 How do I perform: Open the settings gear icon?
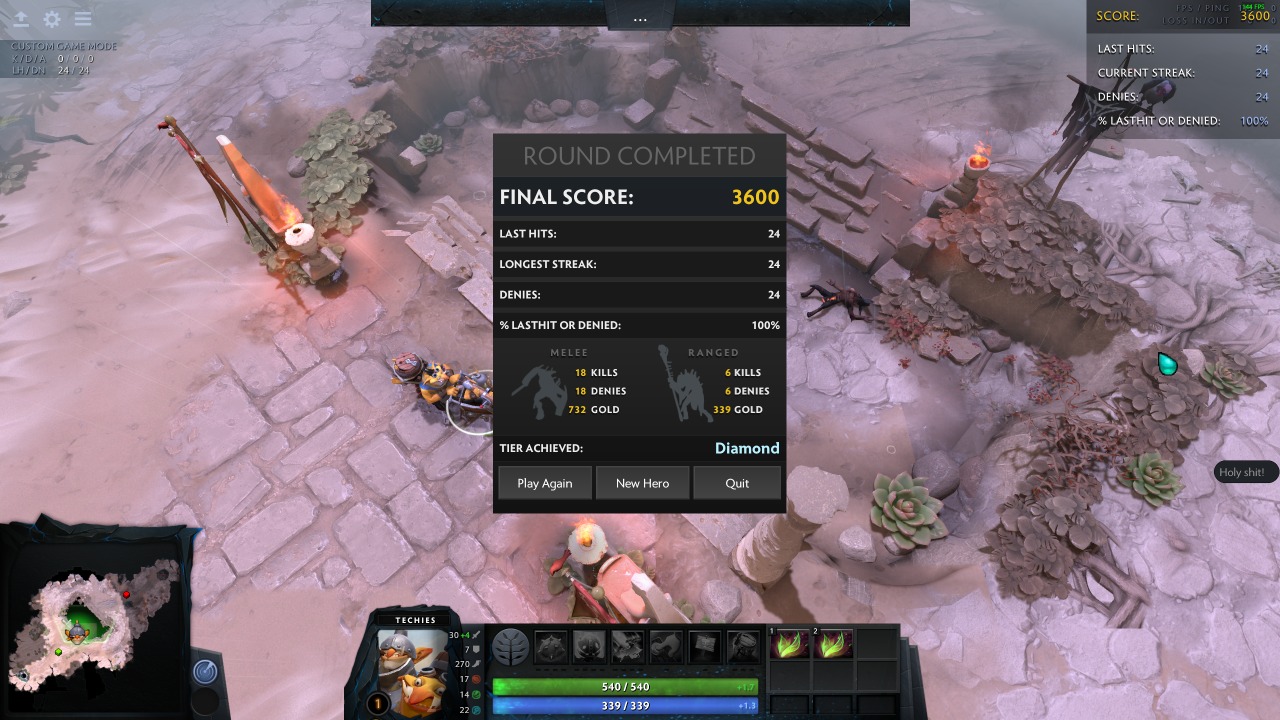[x=52, y=19]
